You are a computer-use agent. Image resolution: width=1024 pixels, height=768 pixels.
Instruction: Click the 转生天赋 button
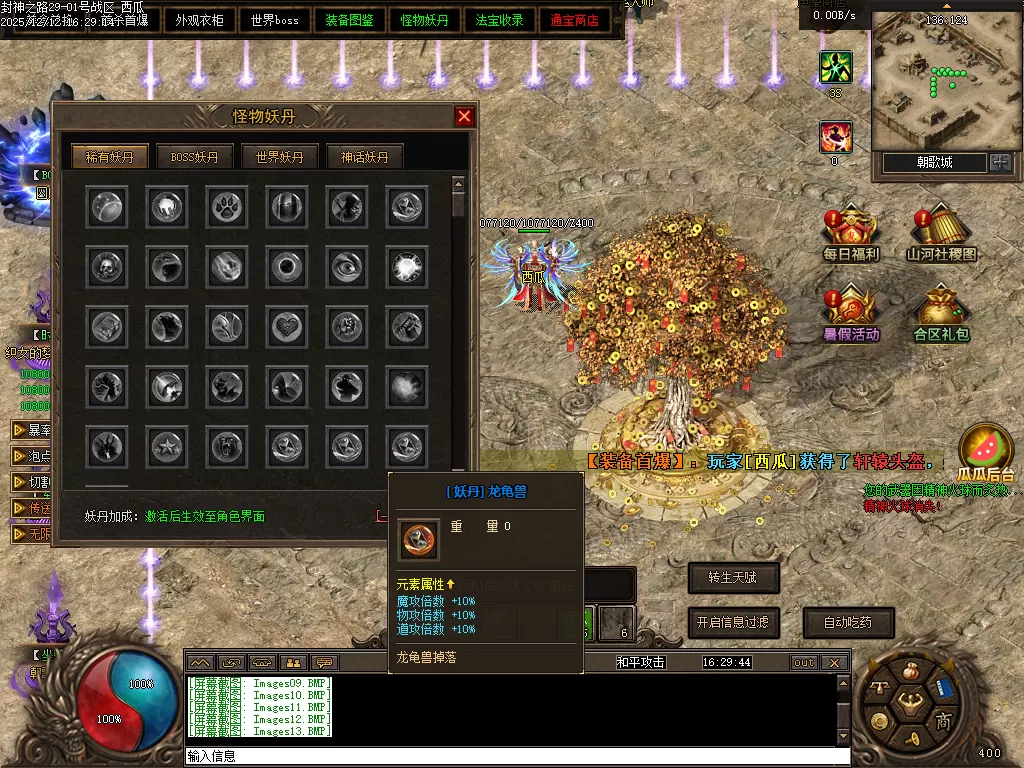click(x=733, y=577)
